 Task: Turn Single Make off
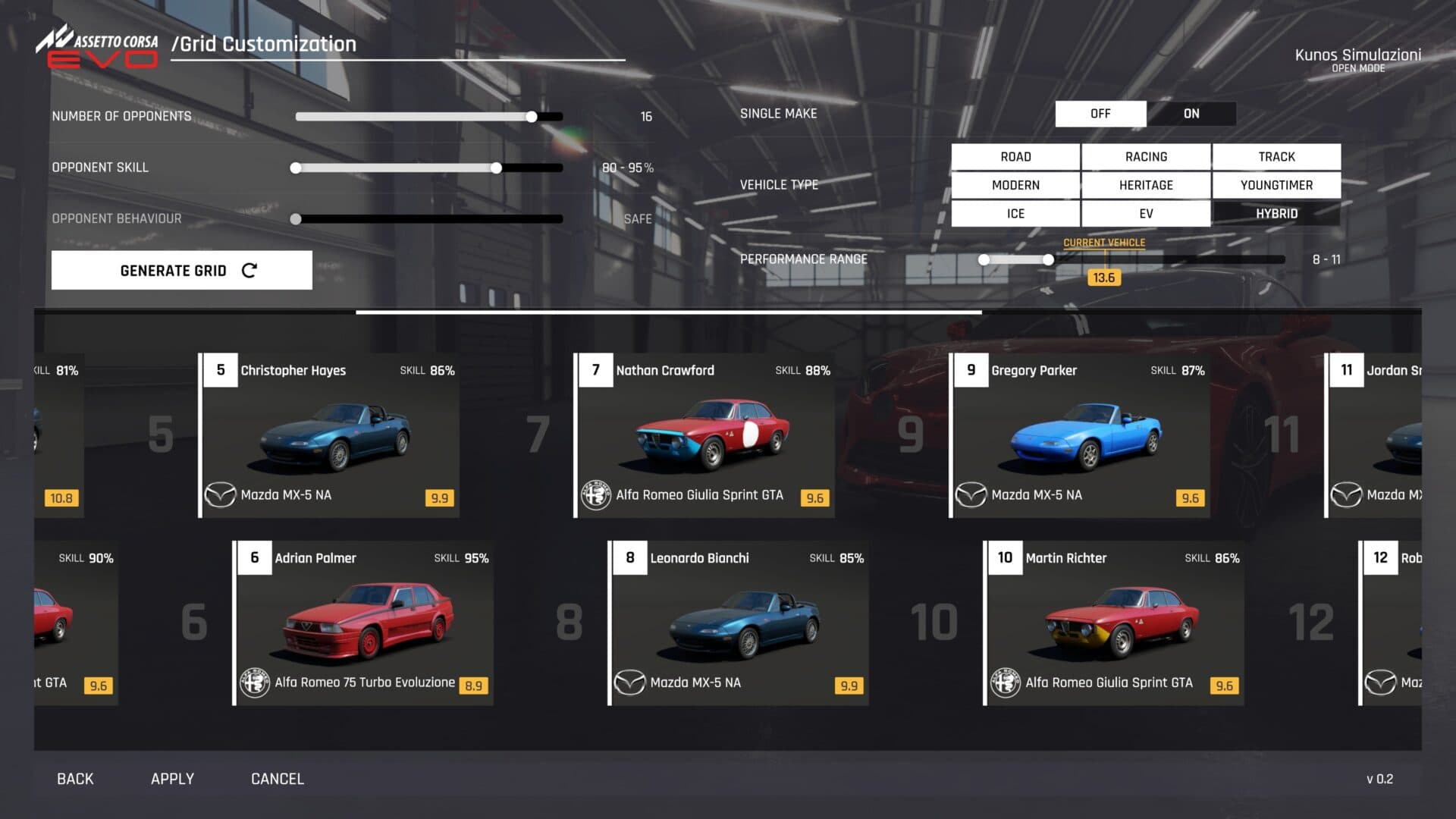pyautogui.click(x=1100, y=114)
